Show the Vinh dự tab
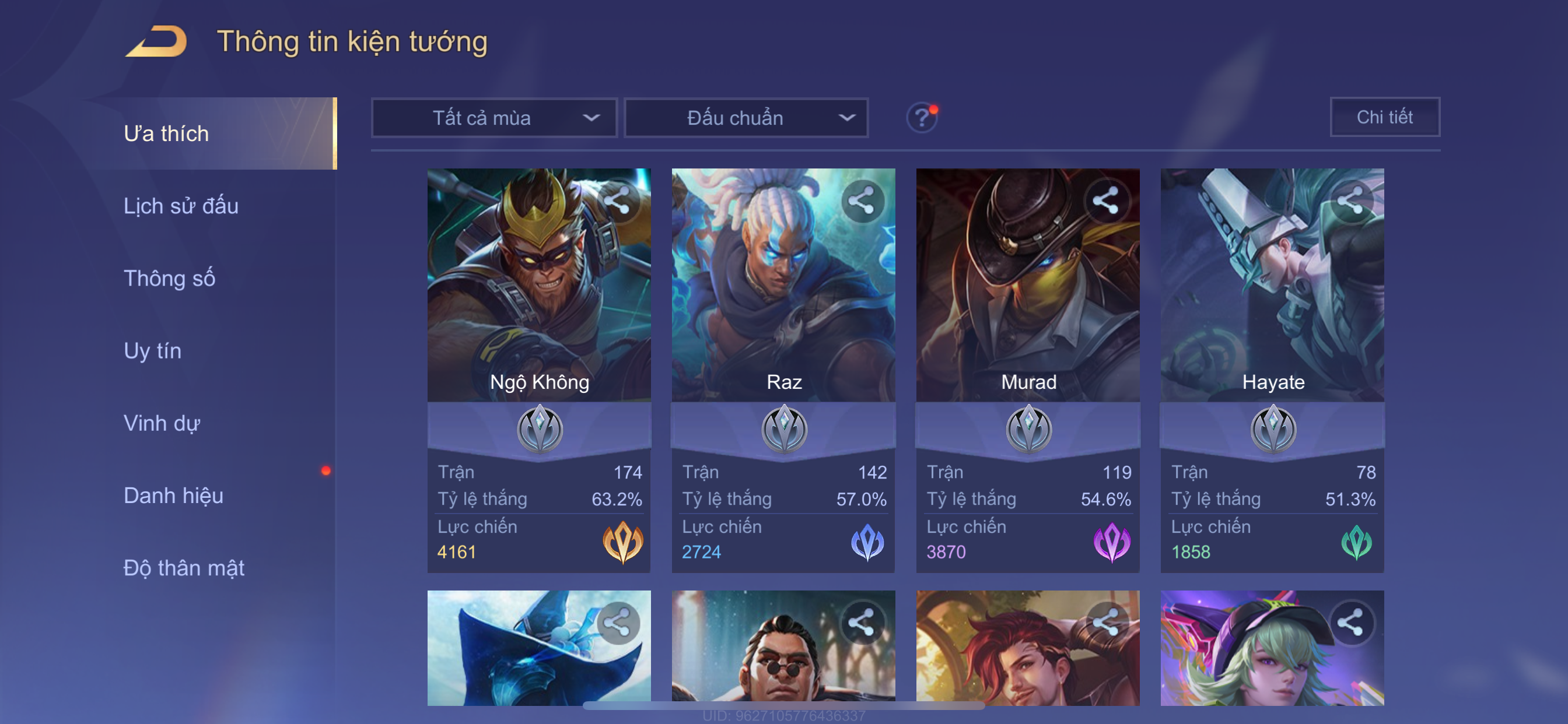This screenshot has height=724, width=1568. click(x=162, y=423)
